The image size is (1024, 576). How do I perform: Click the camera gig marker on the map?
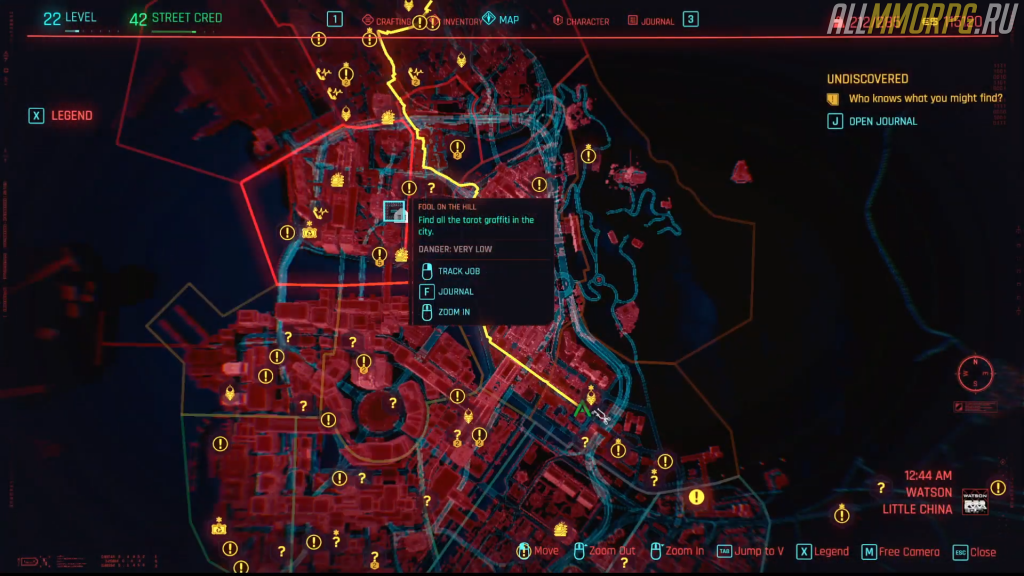(309, 232)
